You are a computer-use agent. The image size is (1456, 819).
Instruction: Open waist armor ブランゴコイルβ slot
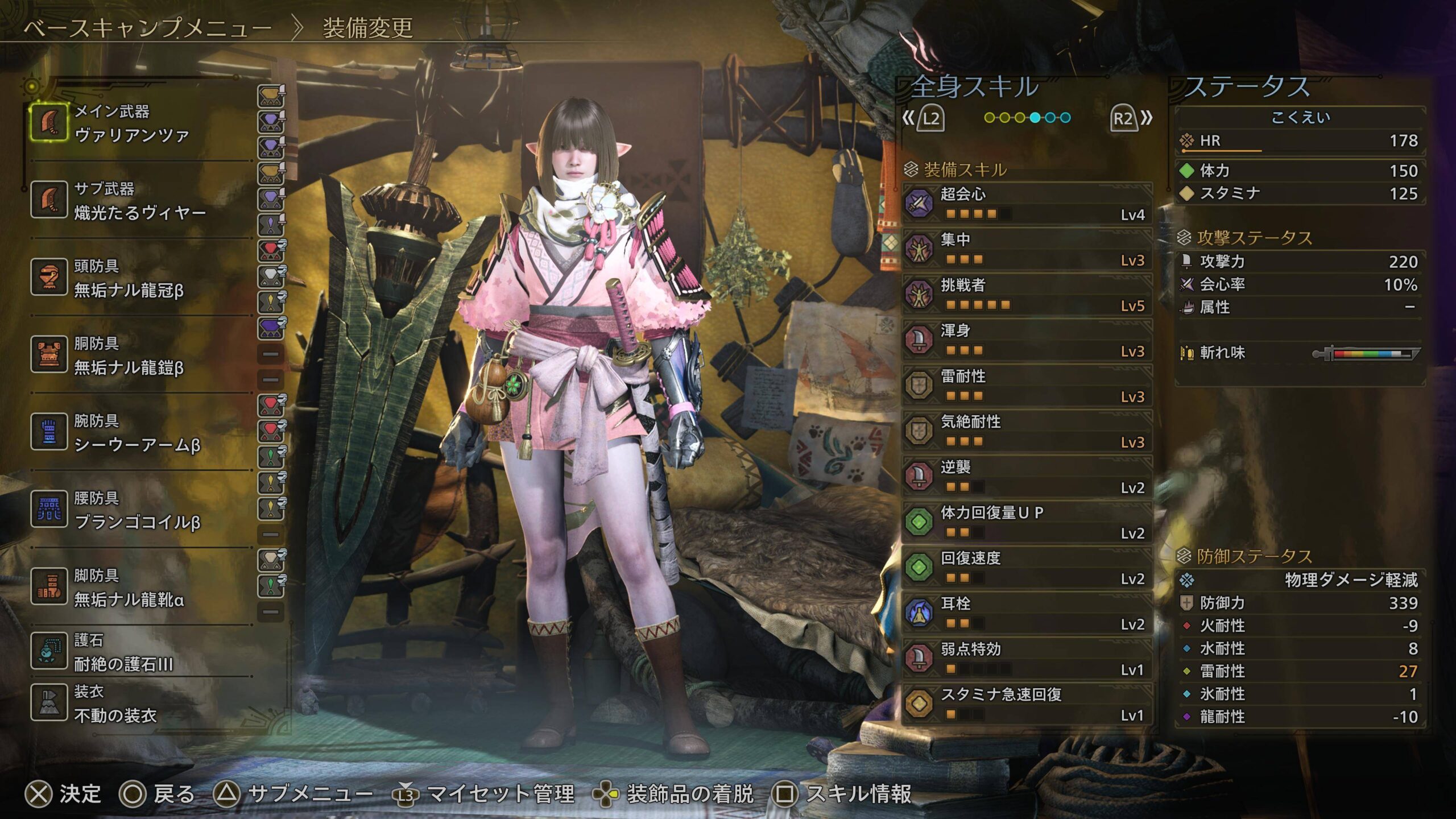136,510
